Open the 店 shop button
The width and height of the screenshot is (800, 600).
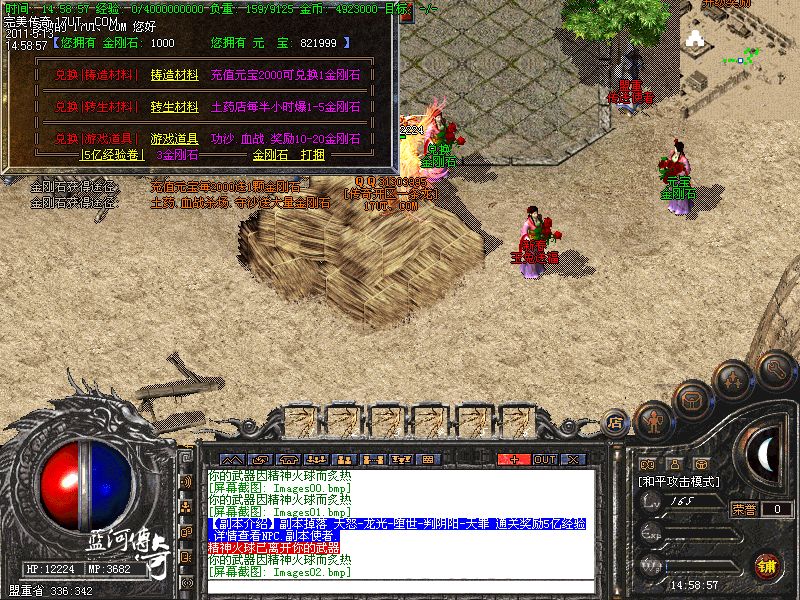(x=616, y=423)
